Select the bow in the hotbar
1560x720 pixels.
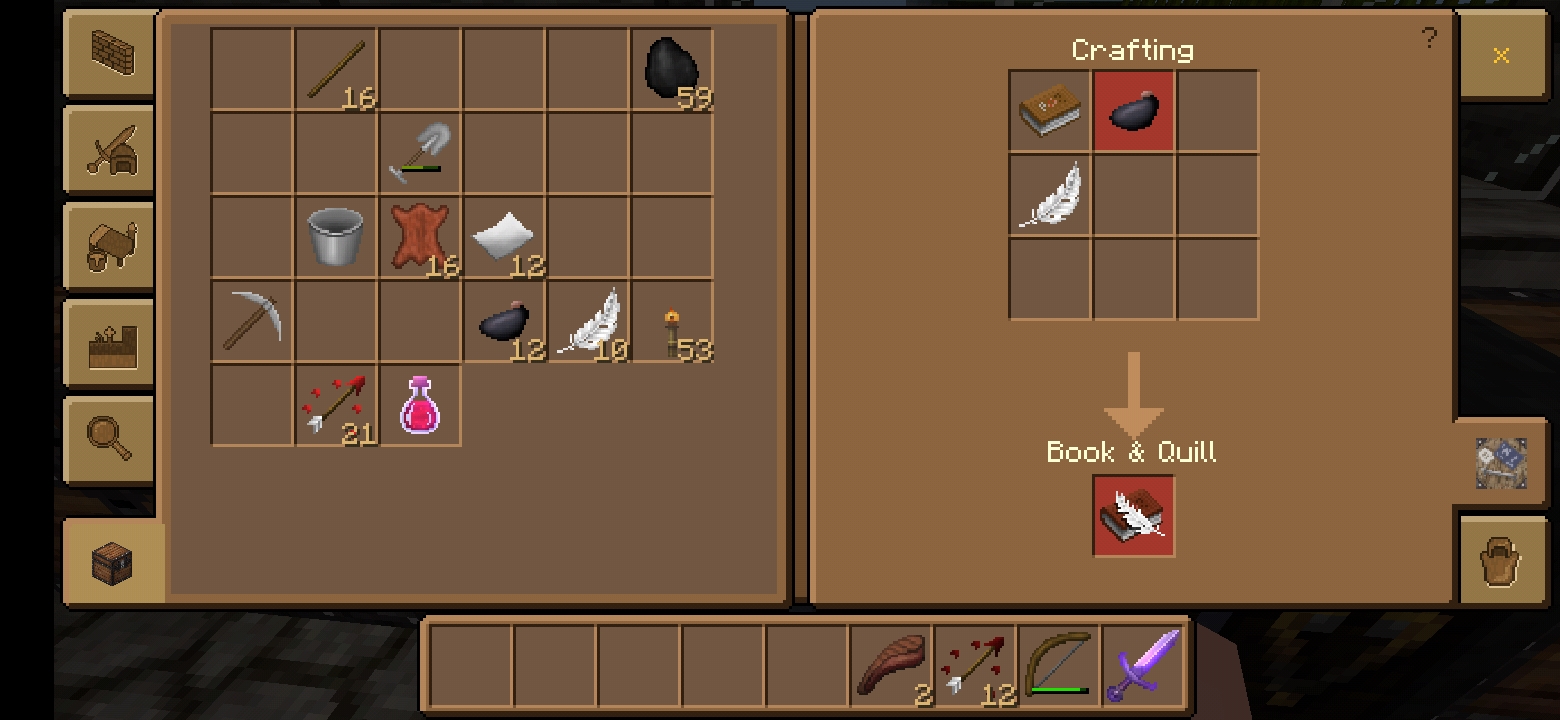(1059, 664)
